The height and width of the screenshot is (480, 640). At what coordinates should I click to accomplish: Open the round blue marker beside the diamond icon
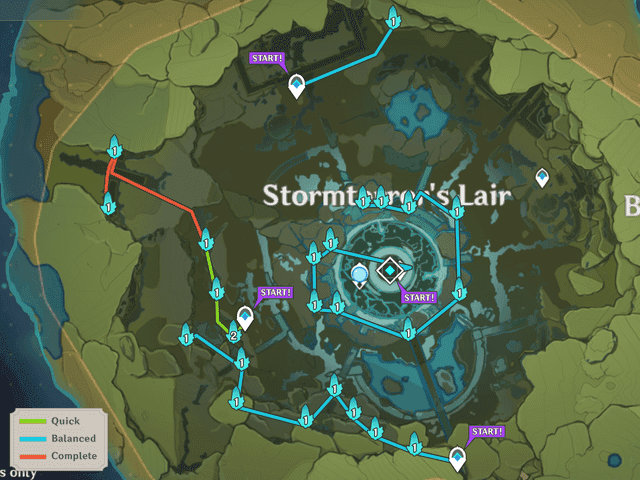[360, 274]
